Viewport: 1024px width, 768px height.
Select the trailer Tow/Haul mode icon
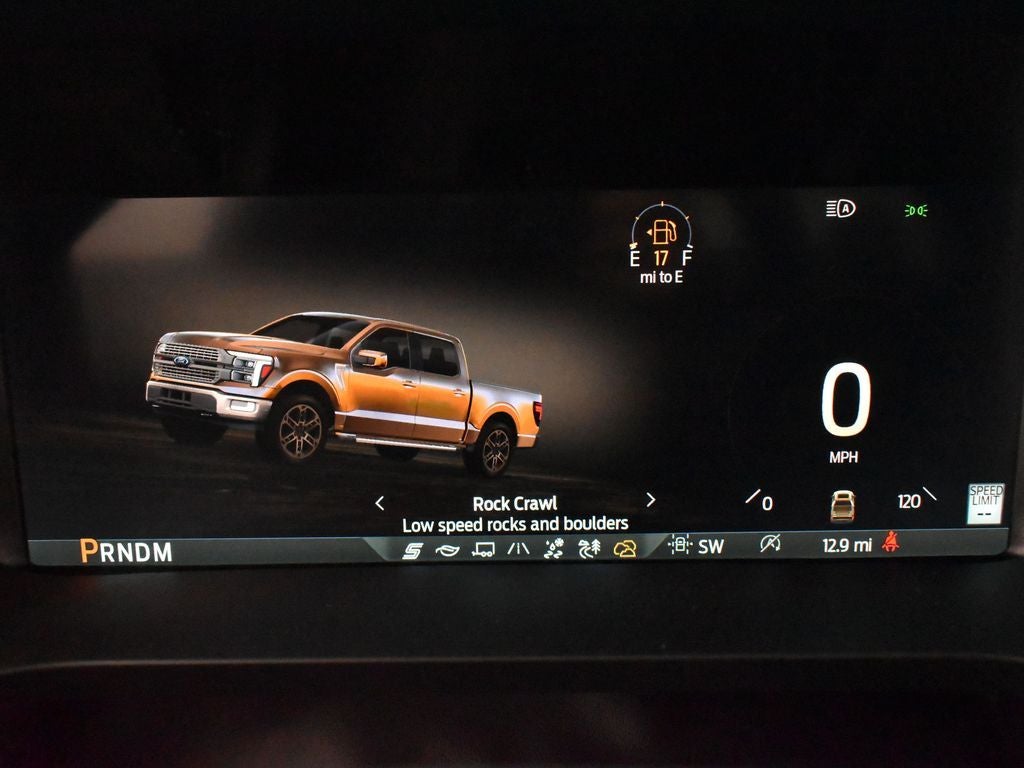pos(483,549)
